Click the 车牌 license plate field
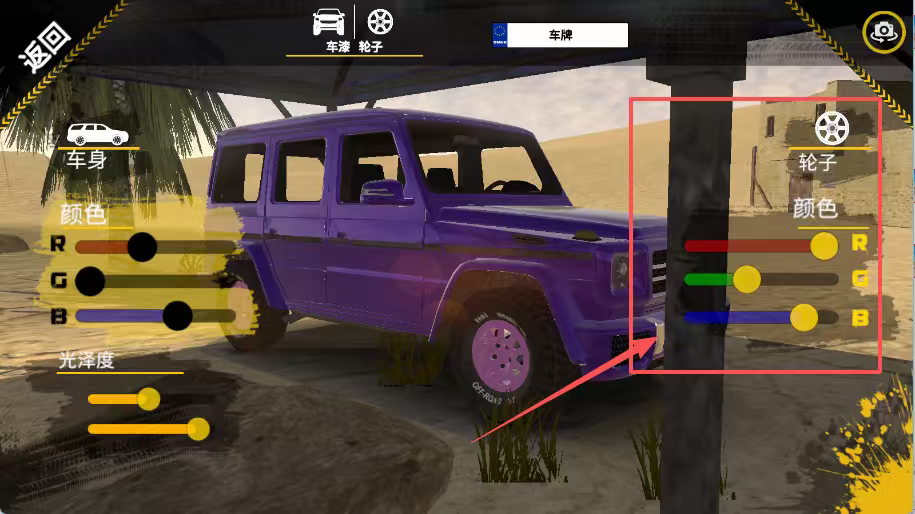This screenshot has height=514, width=915. pos(560,35)
